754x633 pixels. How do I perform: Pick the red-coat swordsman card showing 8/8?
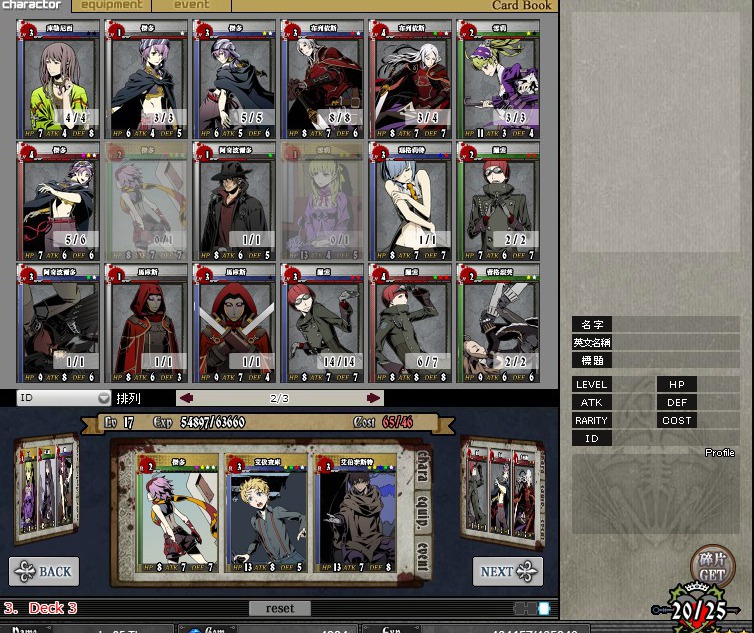tap(323, 79)
